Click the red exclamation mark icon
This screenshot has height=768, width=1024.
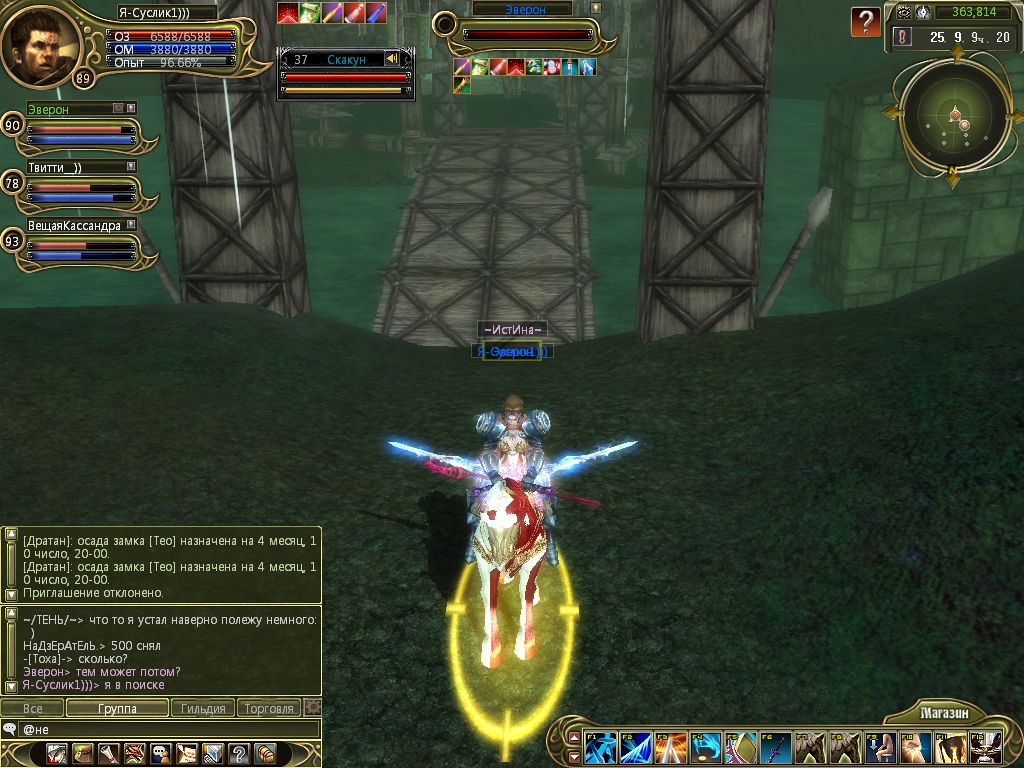pyautogui.click(x=902, y=37)
